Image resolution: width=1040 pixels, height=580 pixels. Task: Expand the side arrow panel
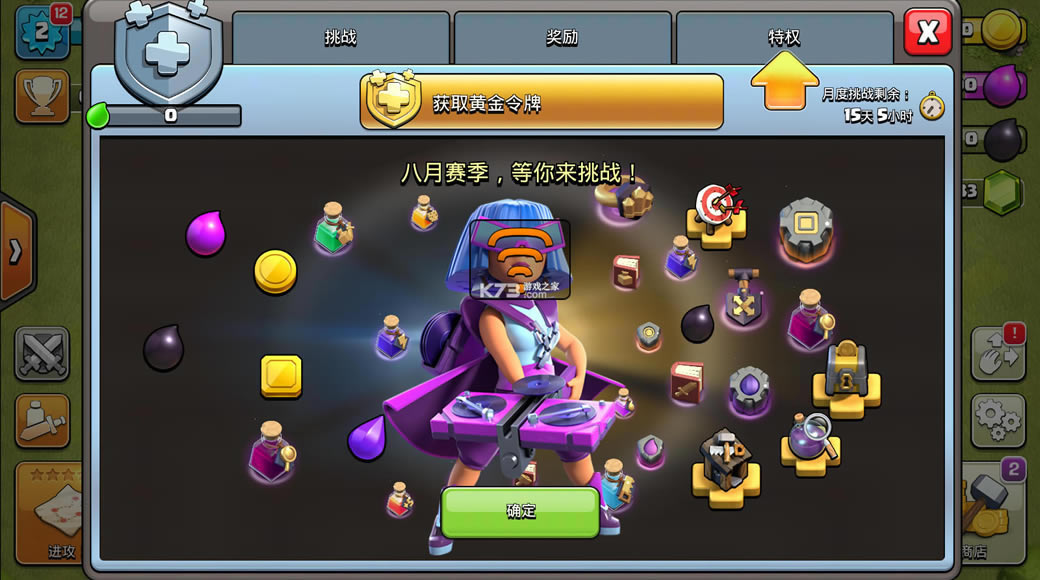[16, 252]
